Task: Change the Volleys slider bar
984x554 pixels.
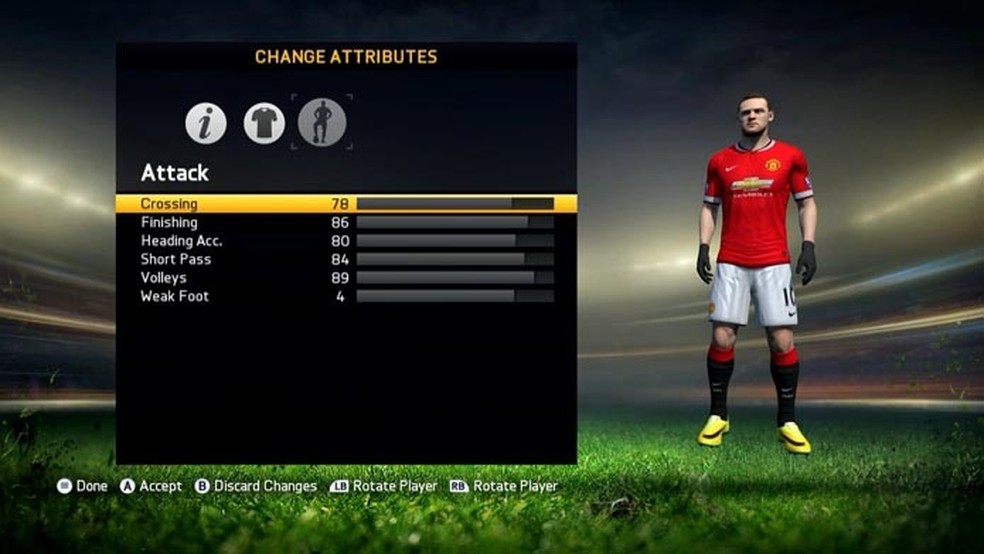Action: 455,278
